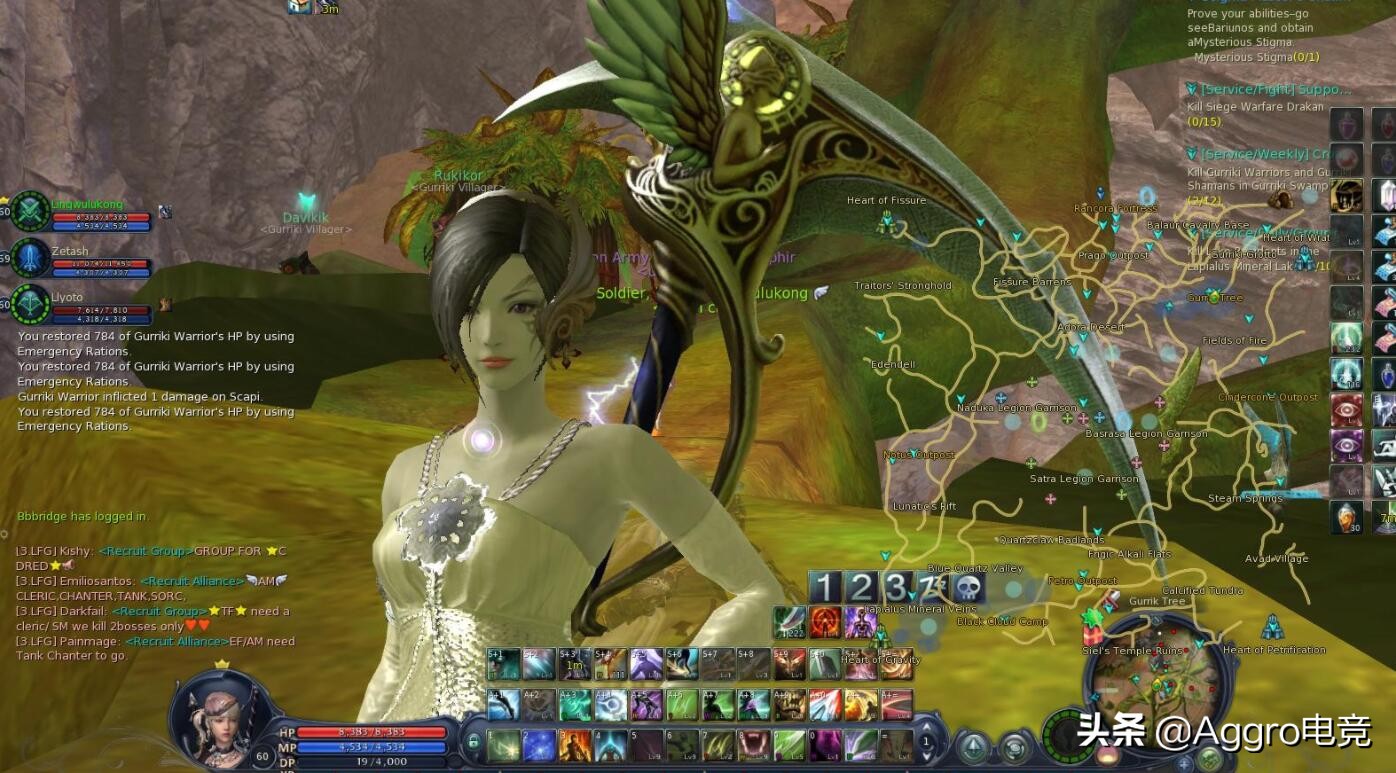Click the skull marker icon
1396x773 pixels.
(x=969, y=588)
